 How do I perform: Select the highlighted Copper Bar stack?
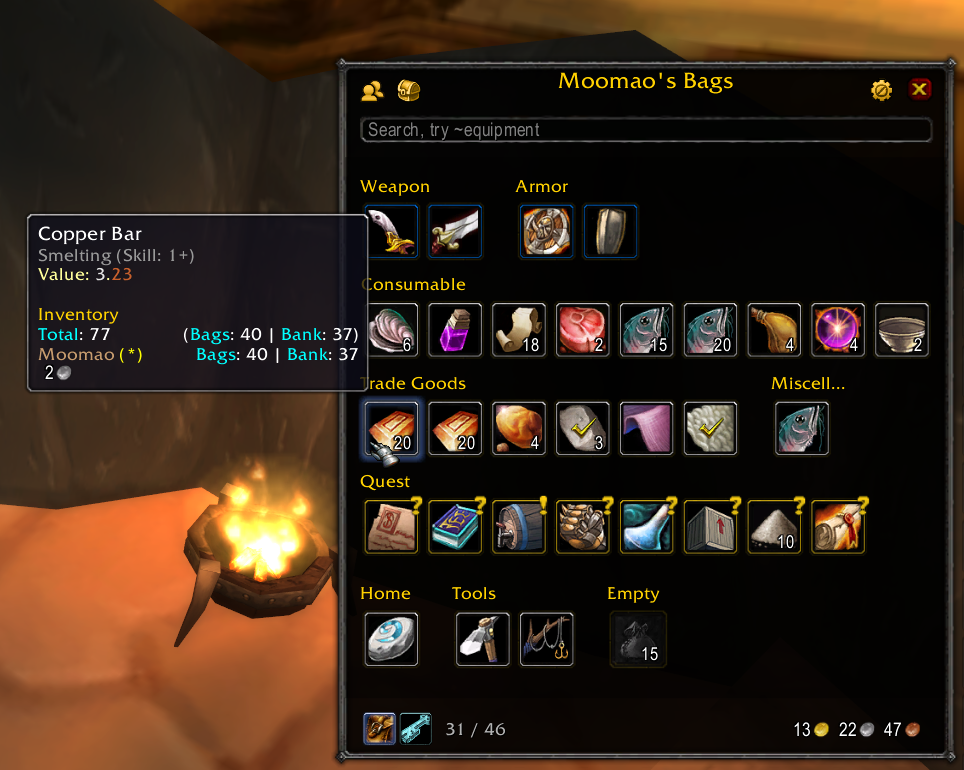point(391,429)
